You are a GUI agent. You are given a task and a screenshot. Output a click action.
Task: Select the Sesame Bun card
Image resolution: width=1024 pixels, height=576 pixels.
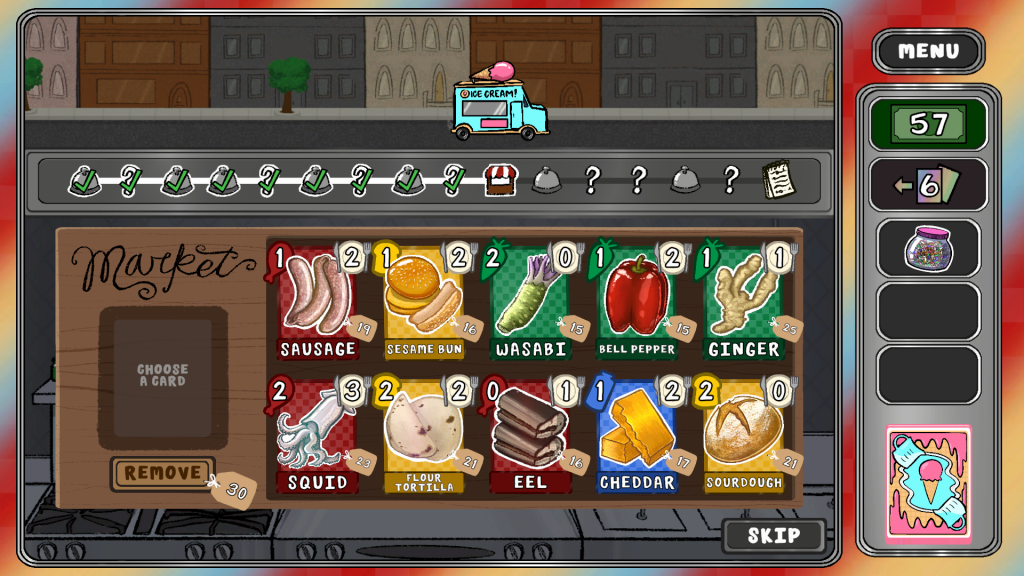425,303
